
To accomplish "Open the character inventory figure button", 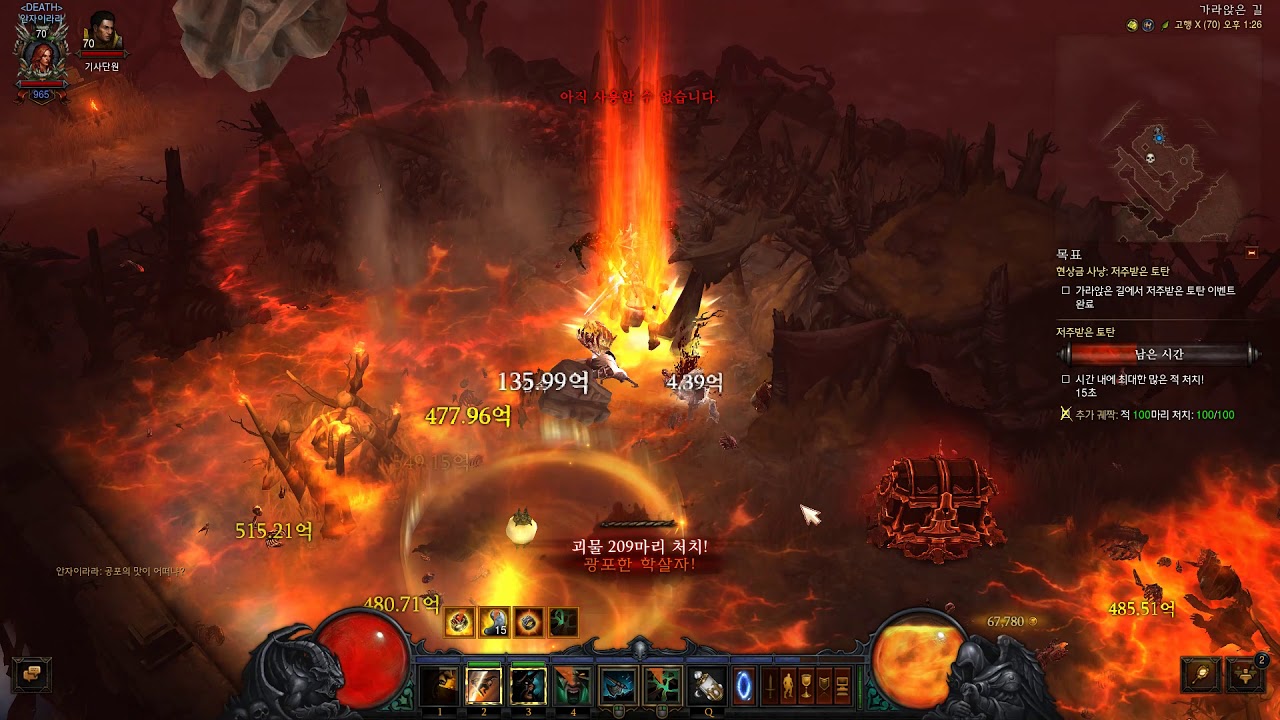I will point(789,686).
